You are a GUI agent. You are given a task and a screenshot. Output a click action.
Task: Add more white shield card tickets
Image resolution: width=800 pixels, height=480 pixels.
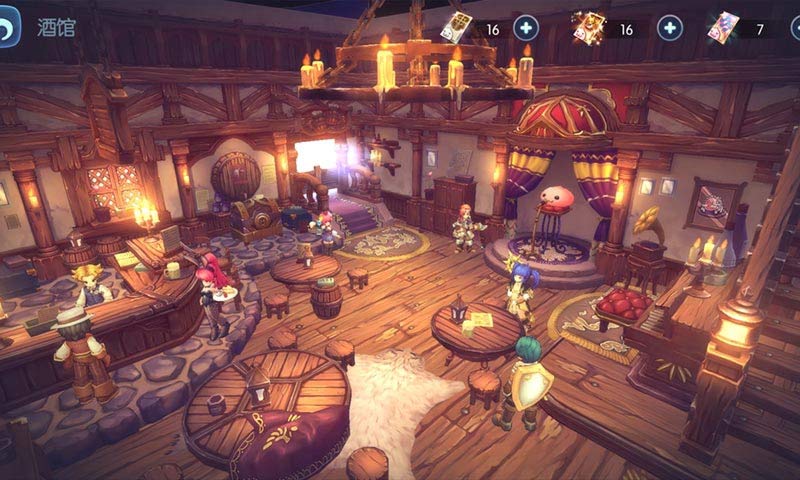(x=526, y=28)
